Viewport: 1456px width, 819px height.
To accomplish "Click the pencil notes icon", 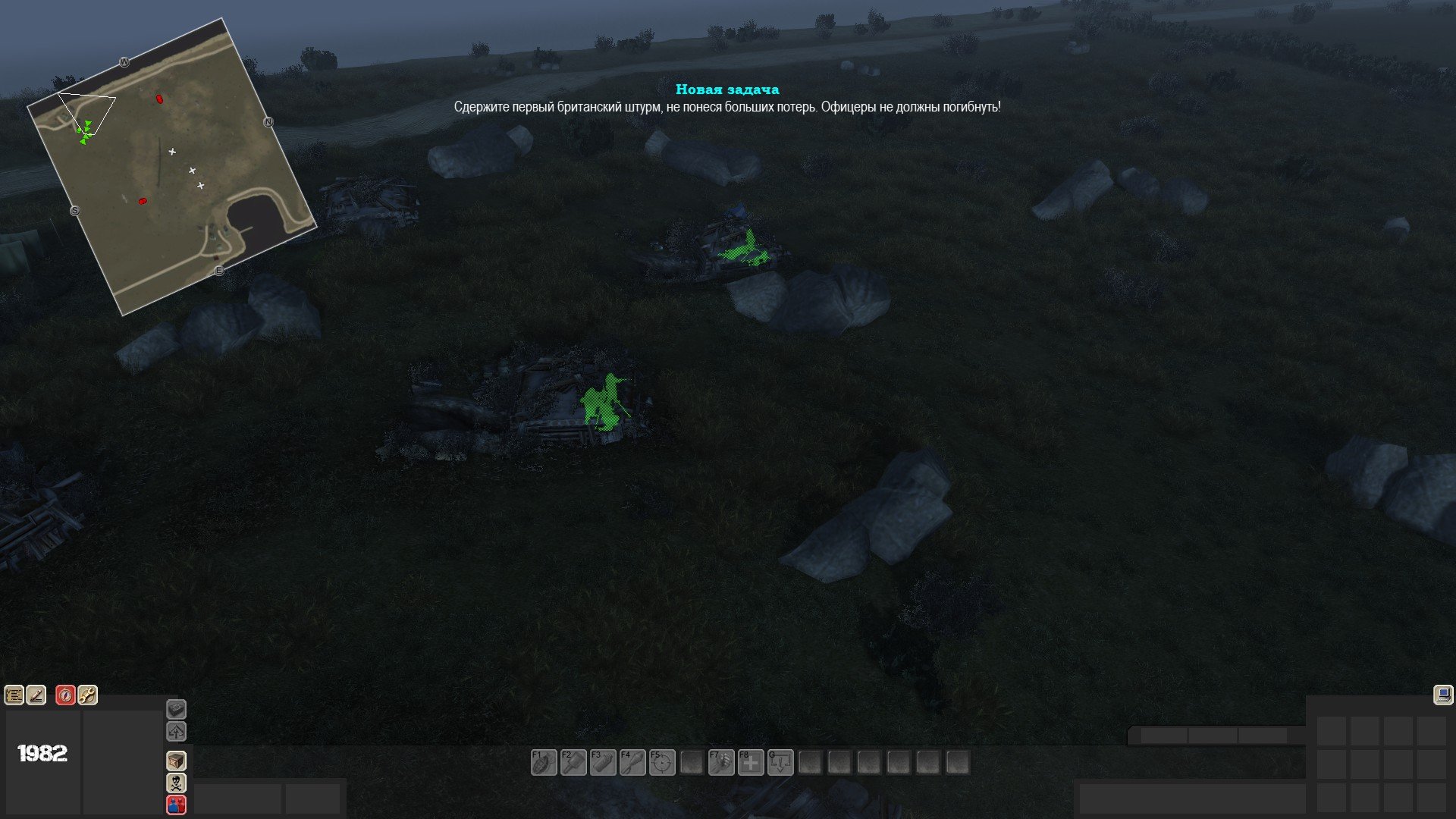I will (36, 695).
